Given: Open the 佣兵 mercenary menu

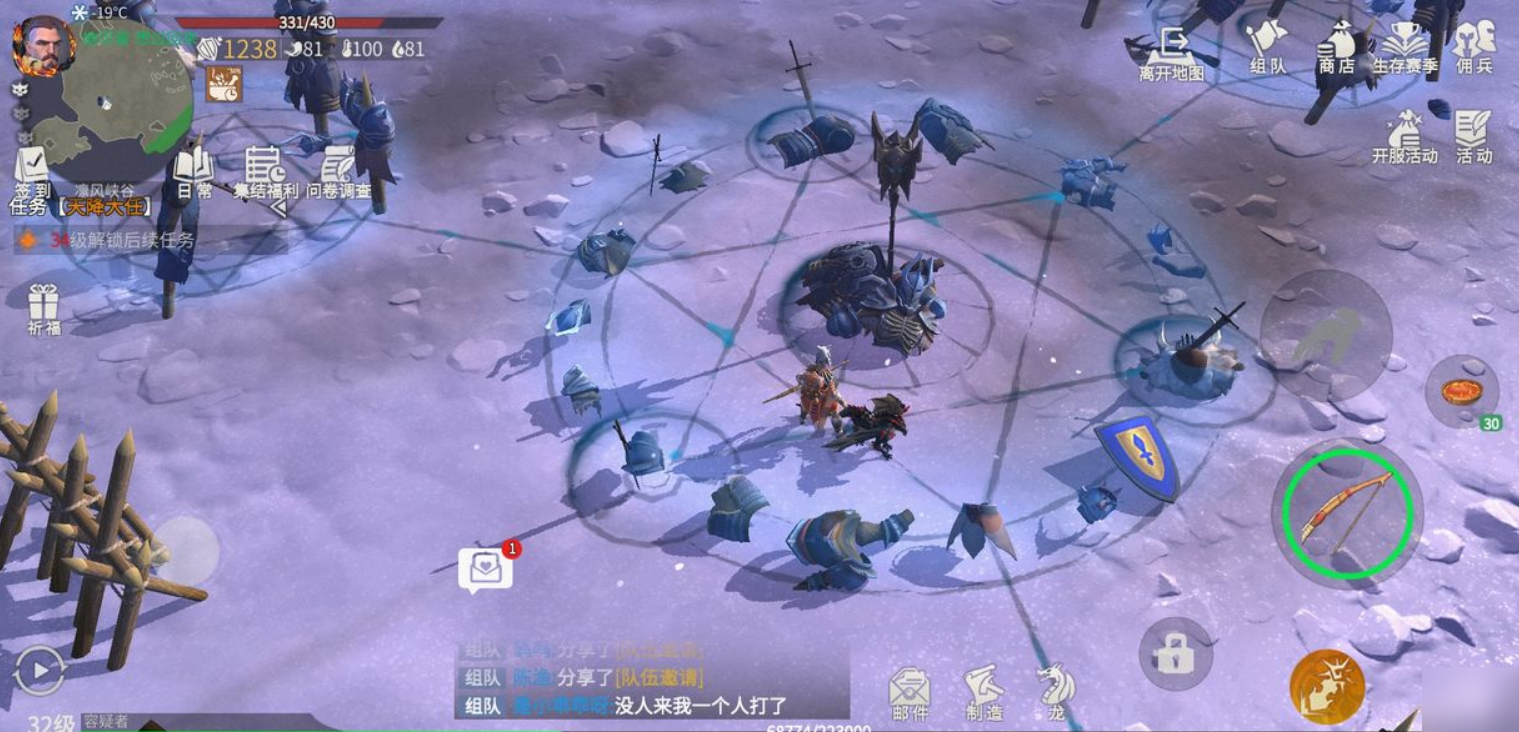Looking at the screenshot, I should (1475, 45).
